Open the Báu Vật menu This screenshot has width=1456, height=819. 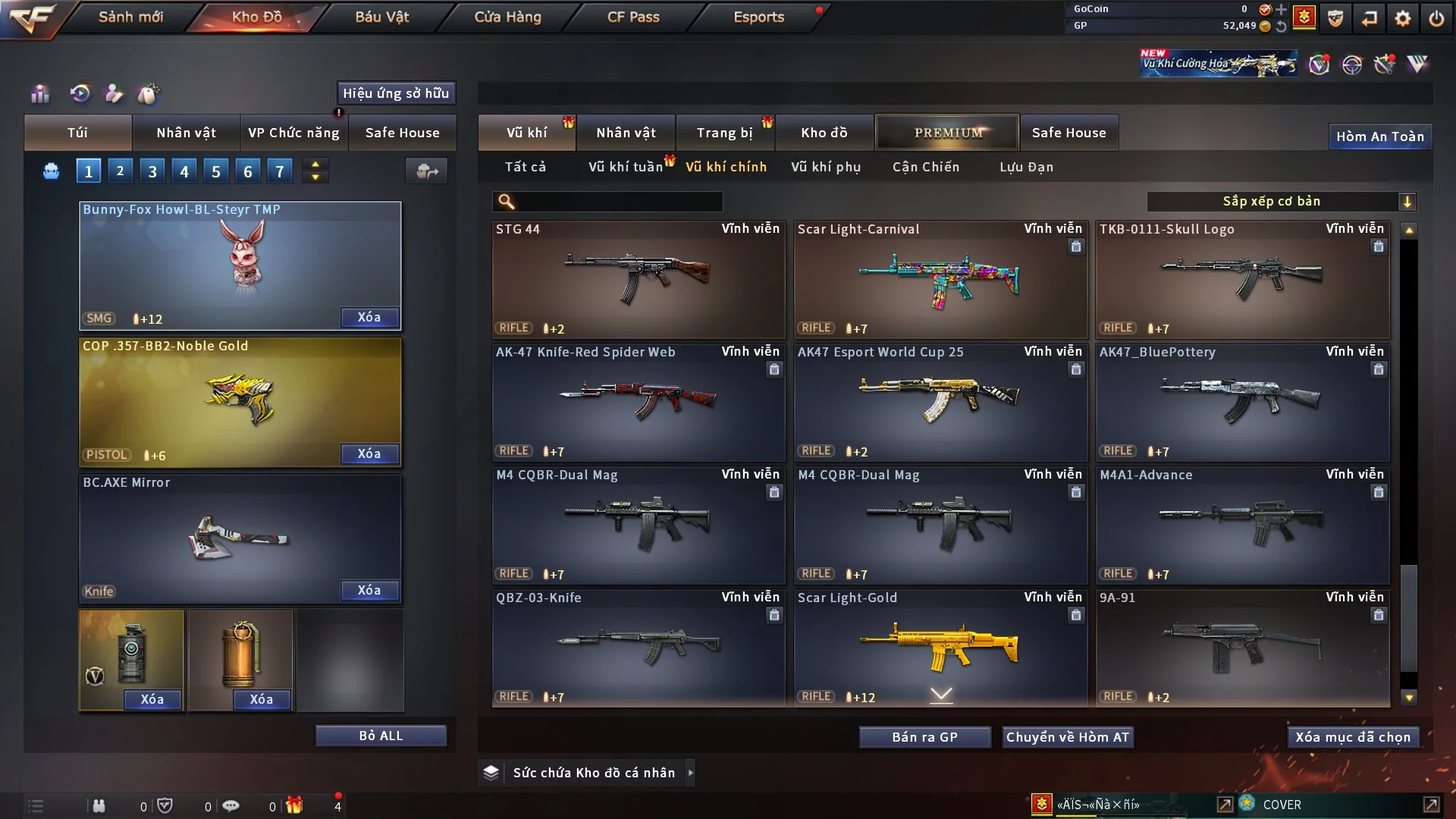[381, 17]
